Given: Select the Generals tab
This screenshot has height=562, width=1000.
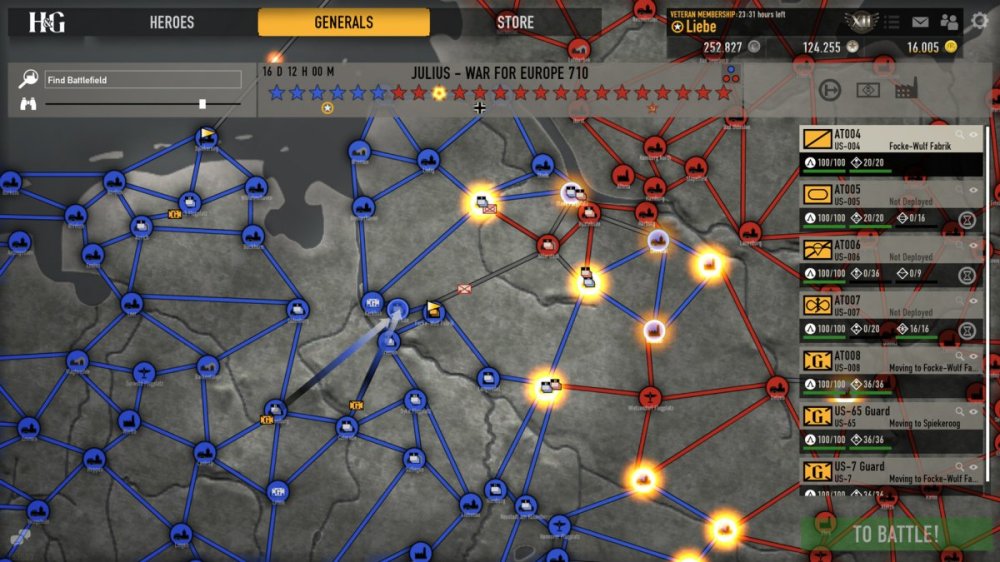Looking at the screenshot, I should pos(343,22).
